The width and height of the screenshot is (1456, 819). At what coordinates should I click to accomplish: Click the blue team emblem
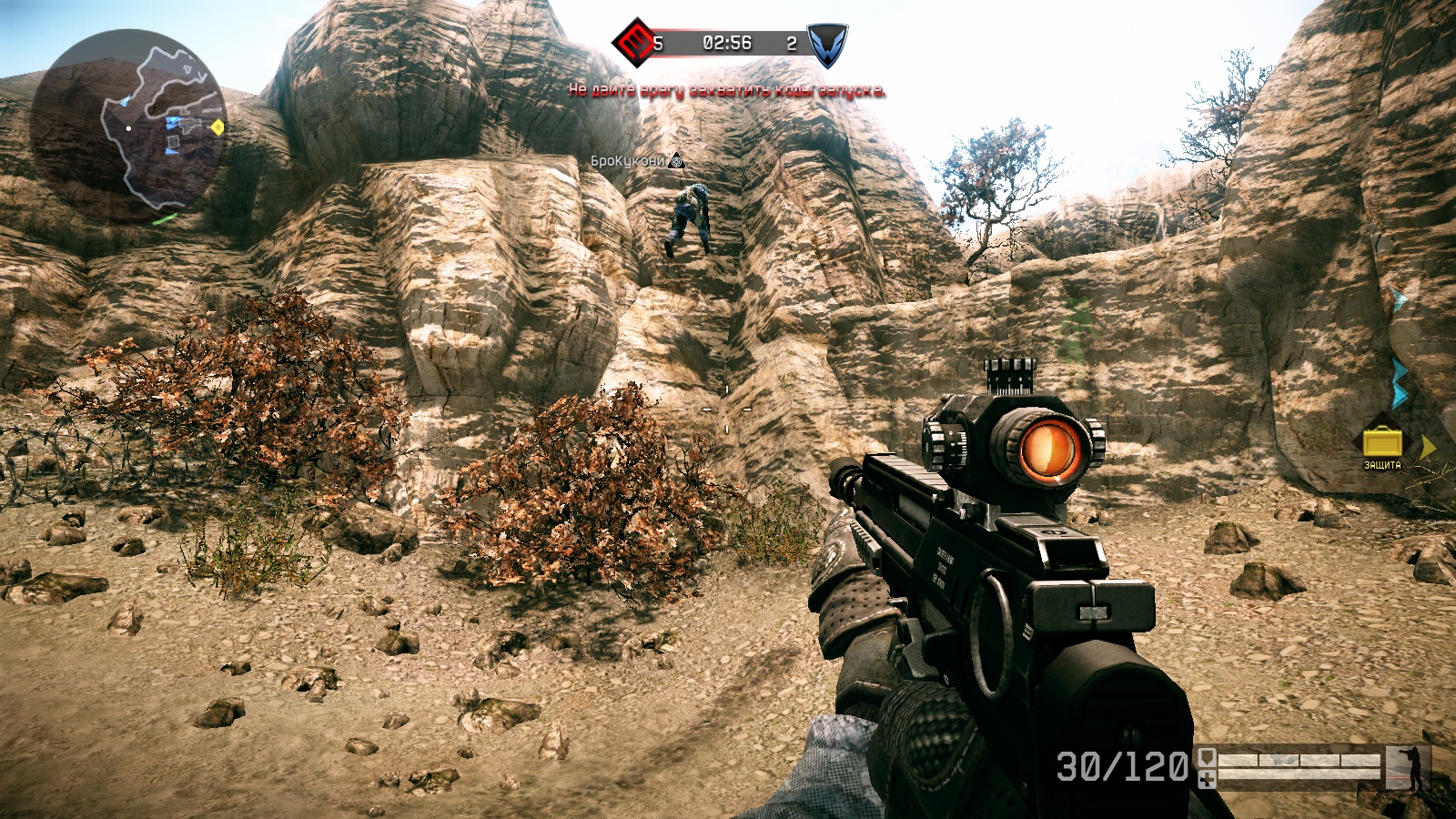pos(826,45)
